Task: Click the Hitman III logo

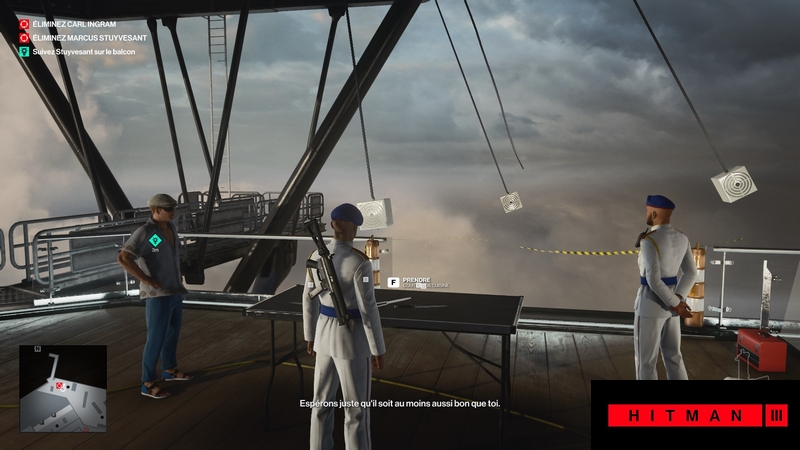Action: 695,415
